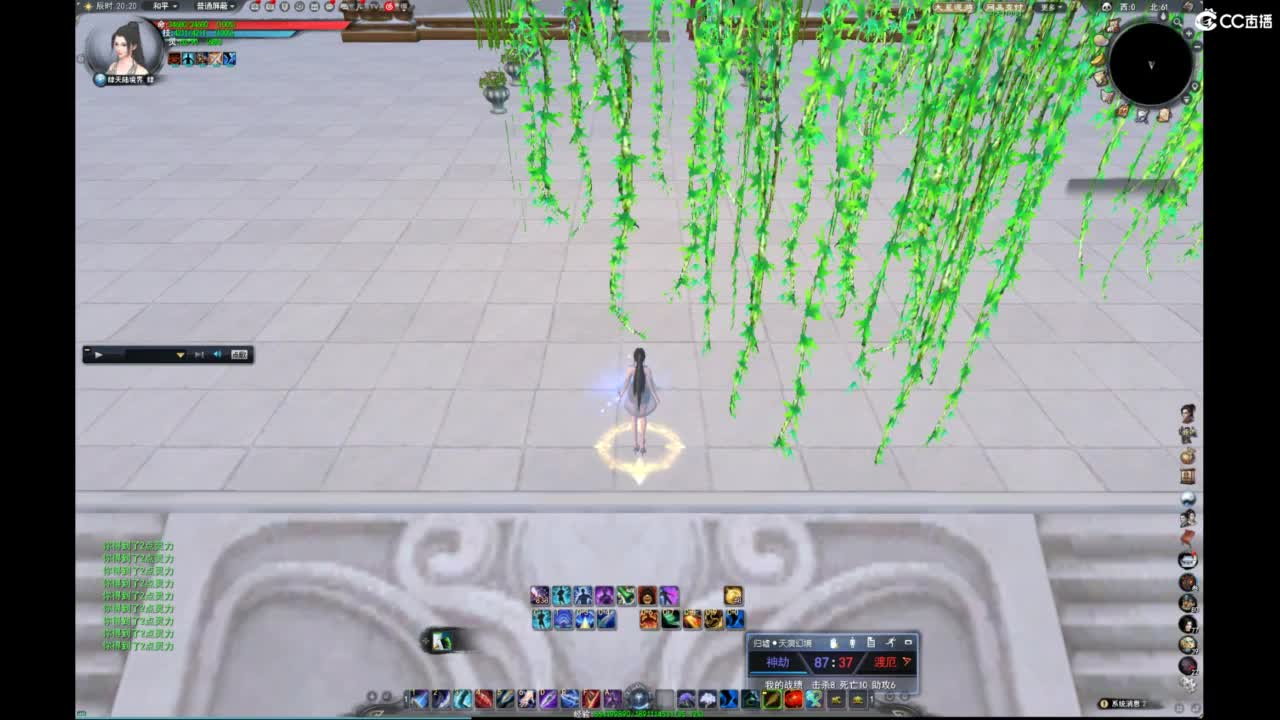Click the green experience bar at the bottom
The image size is (1280, 720).
pos(640,714)
